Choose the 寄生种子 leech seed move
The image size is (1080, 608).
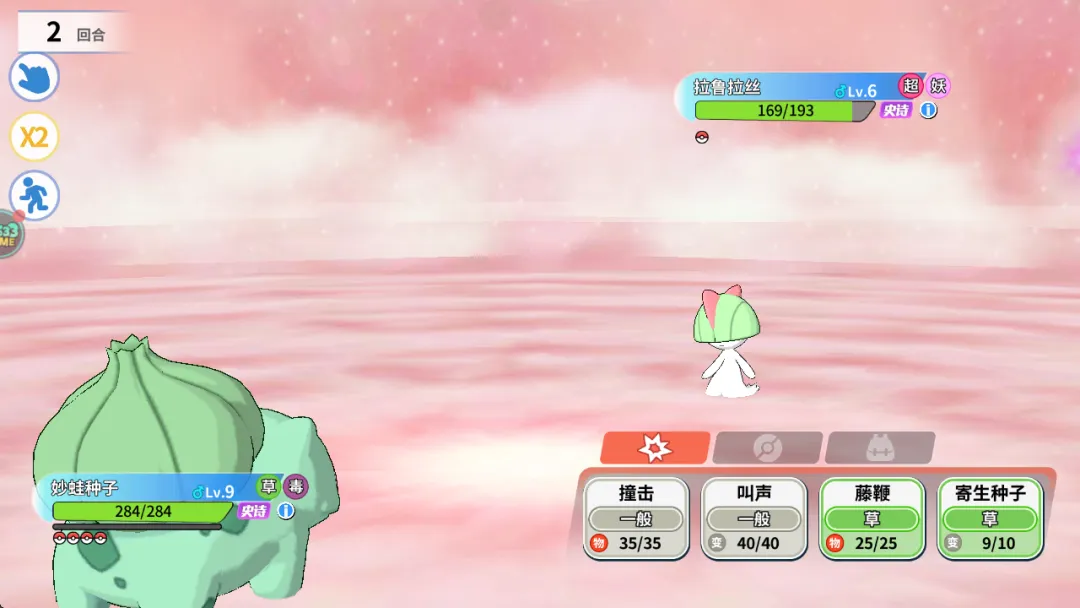click(x=990, y=517)
